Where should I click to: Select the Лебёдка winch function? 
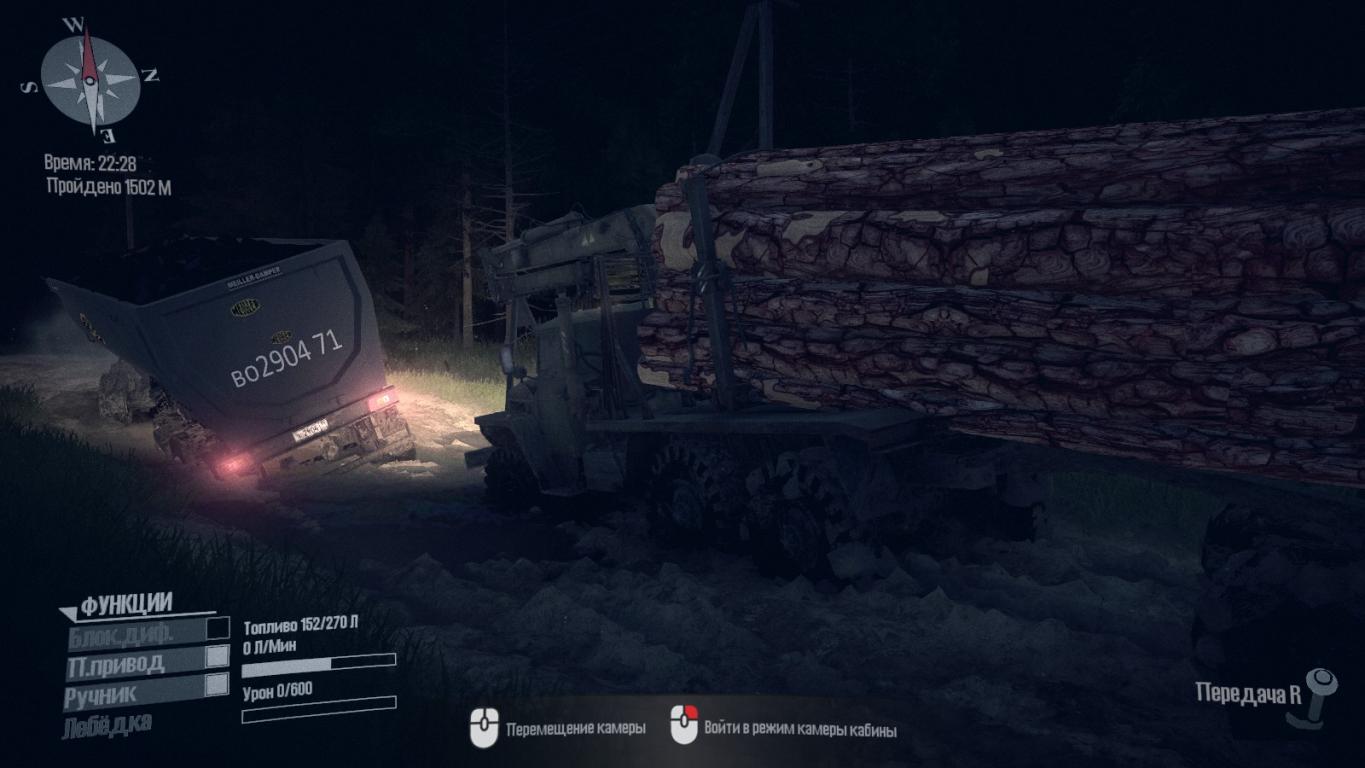click(108, 724)
